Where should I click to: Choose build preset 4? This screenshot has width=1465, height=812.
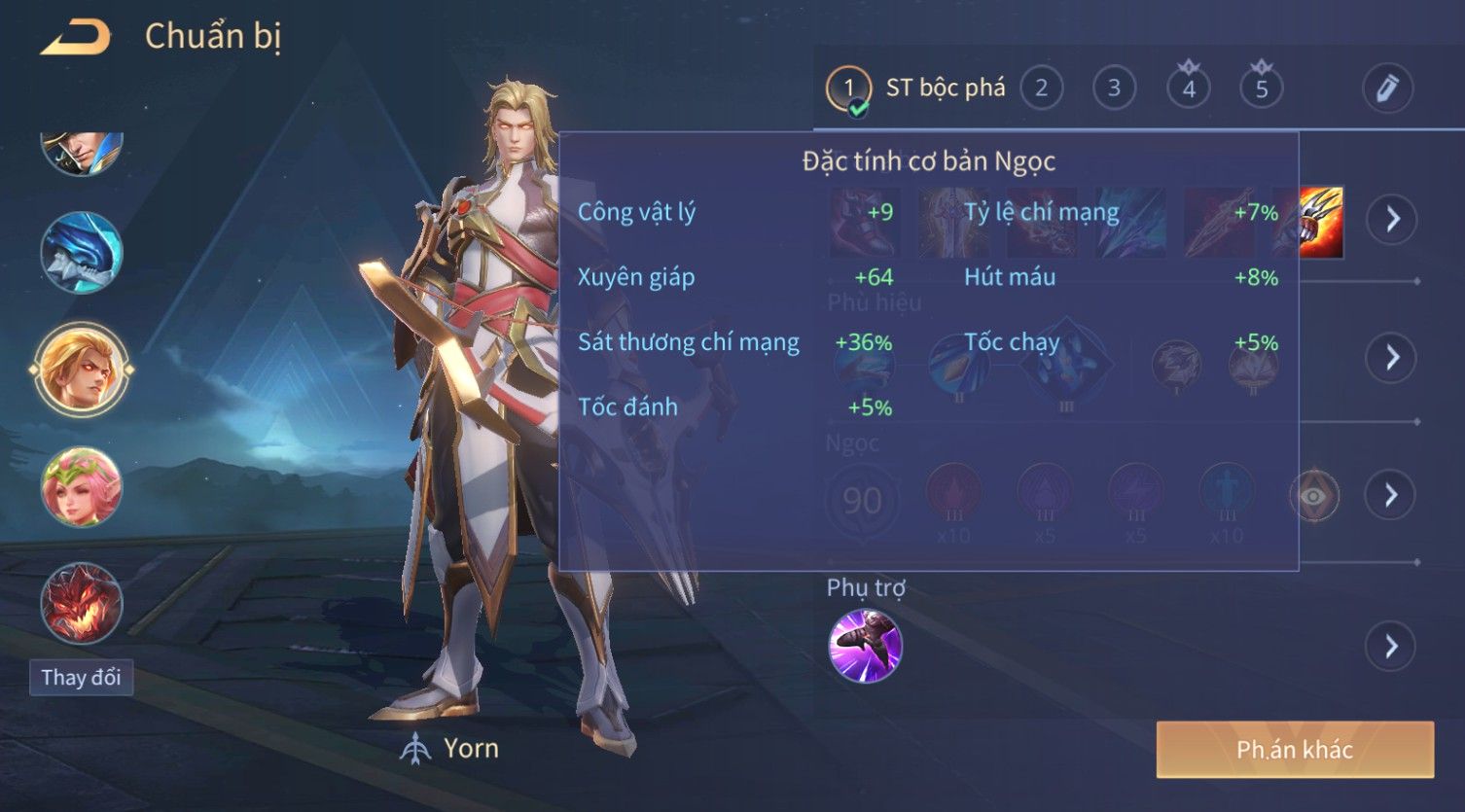(x=1188, y=88)
